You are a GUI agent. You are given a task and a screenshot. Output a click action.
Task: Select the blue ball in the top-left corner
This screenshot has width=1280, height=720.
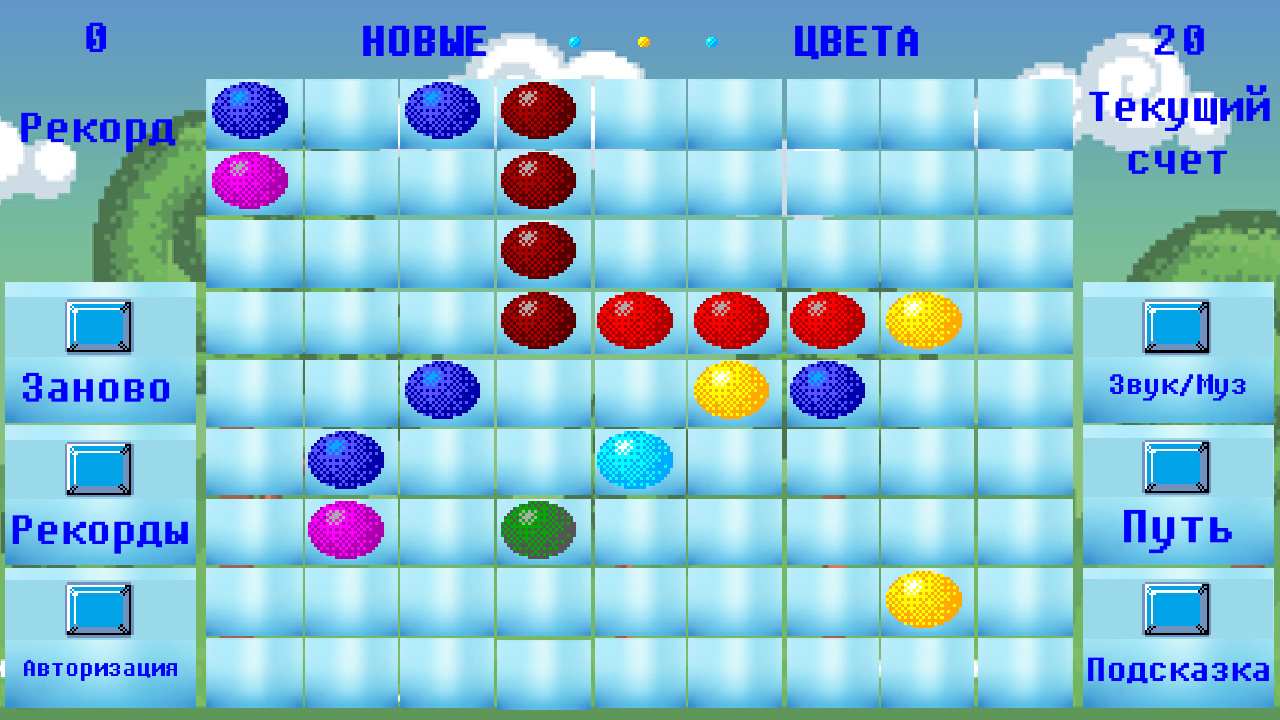(x=251, y=111)
